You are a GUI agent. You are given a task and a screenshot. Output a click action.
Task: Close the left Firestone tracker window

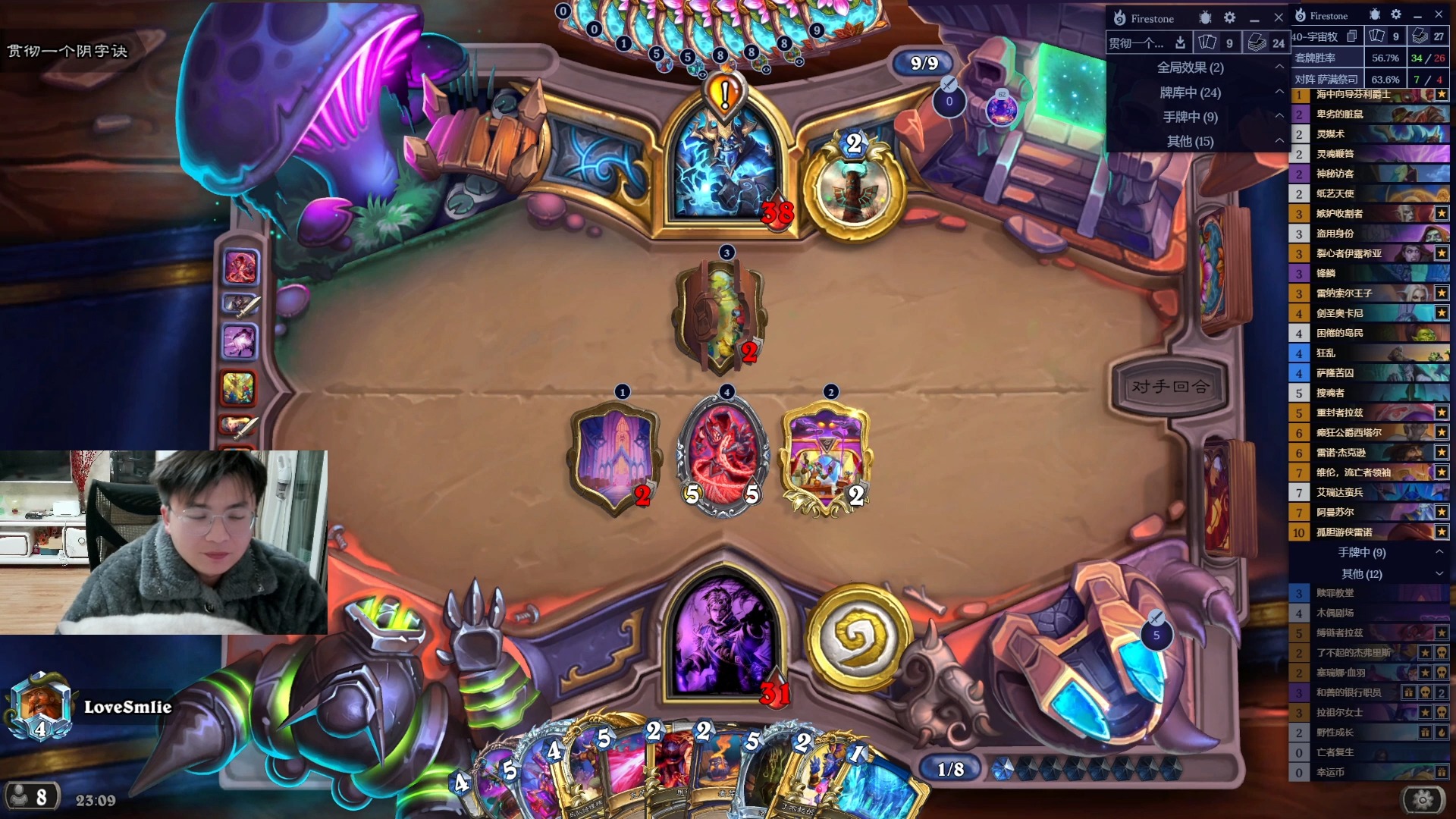pyautogui.click(x=1279, y=17)
